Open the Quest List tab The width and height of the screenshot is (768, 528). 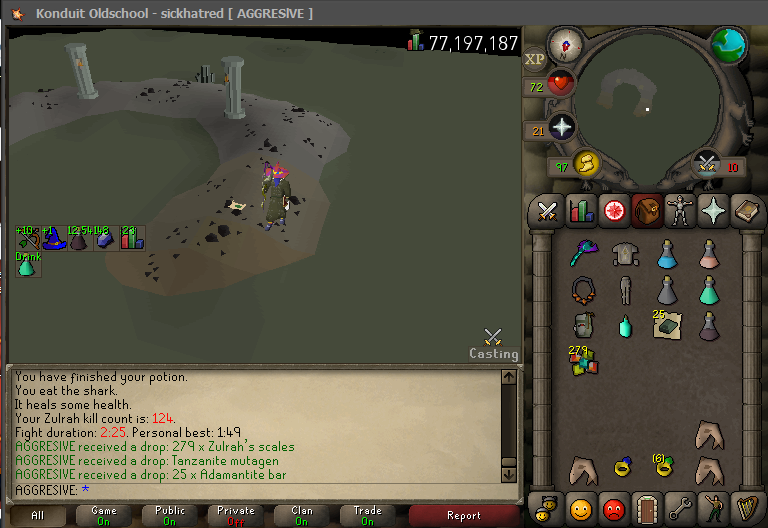click(614, 211)
